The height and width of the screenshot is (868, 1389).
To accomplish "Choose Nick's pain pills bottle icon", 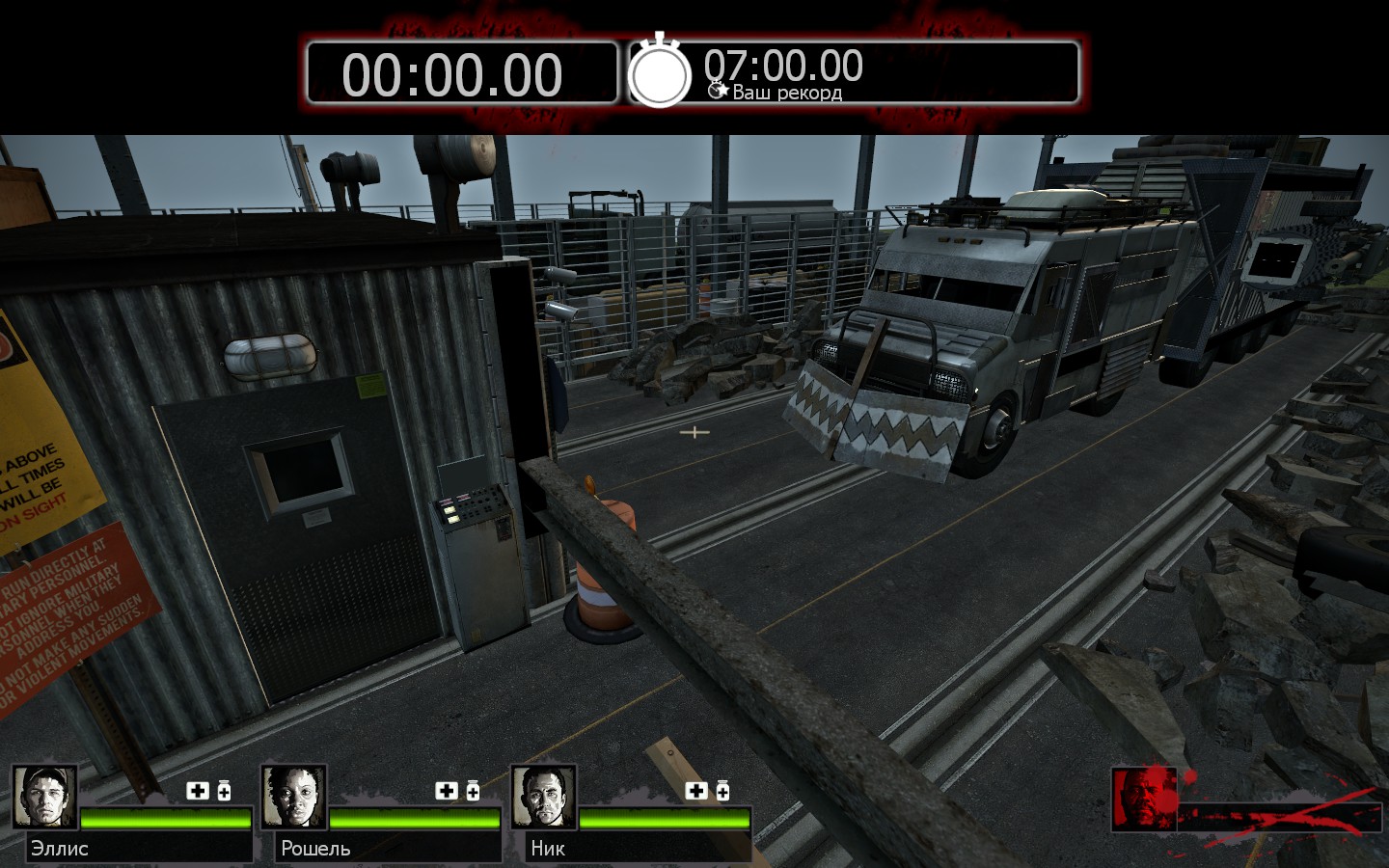I will click(722, 791).
